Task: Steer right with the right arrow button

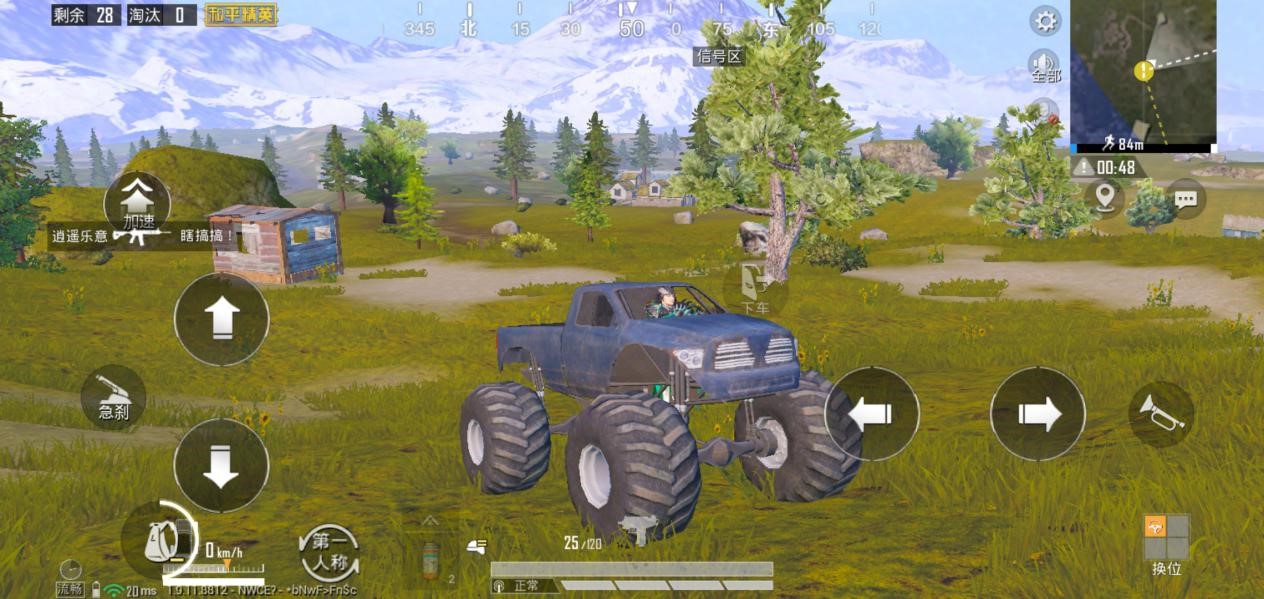Action: point(1037,414)
